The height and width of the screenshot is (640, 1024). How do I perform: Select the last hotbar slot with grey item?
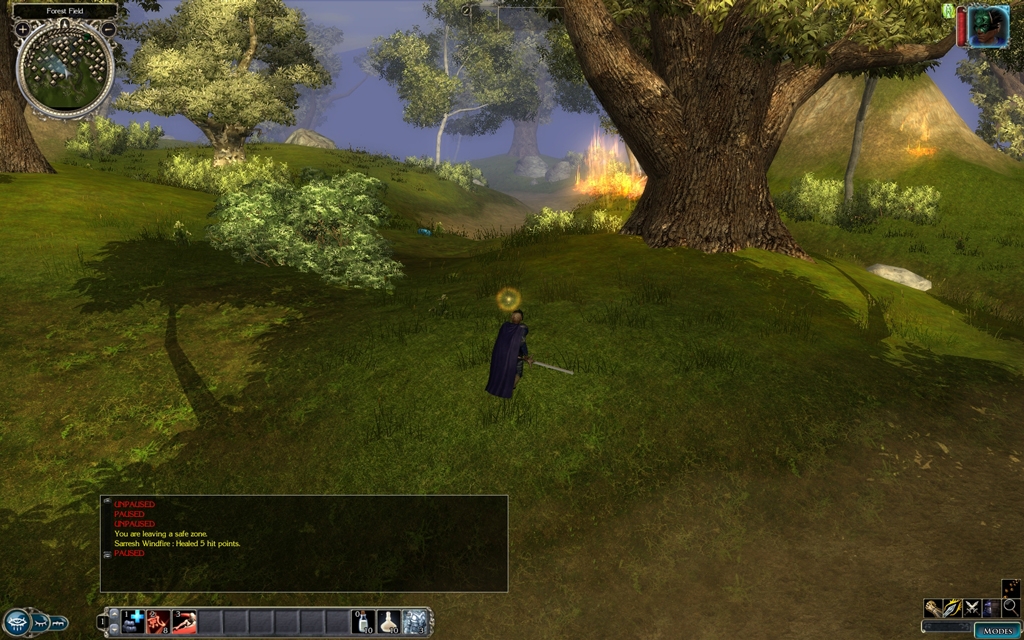(415, 622)
